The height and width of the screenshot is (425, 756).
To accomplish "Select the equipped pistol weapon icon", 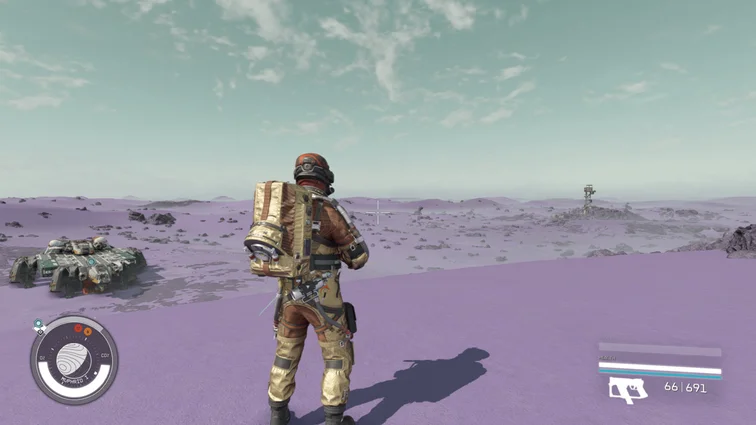I will click(628, 389).
